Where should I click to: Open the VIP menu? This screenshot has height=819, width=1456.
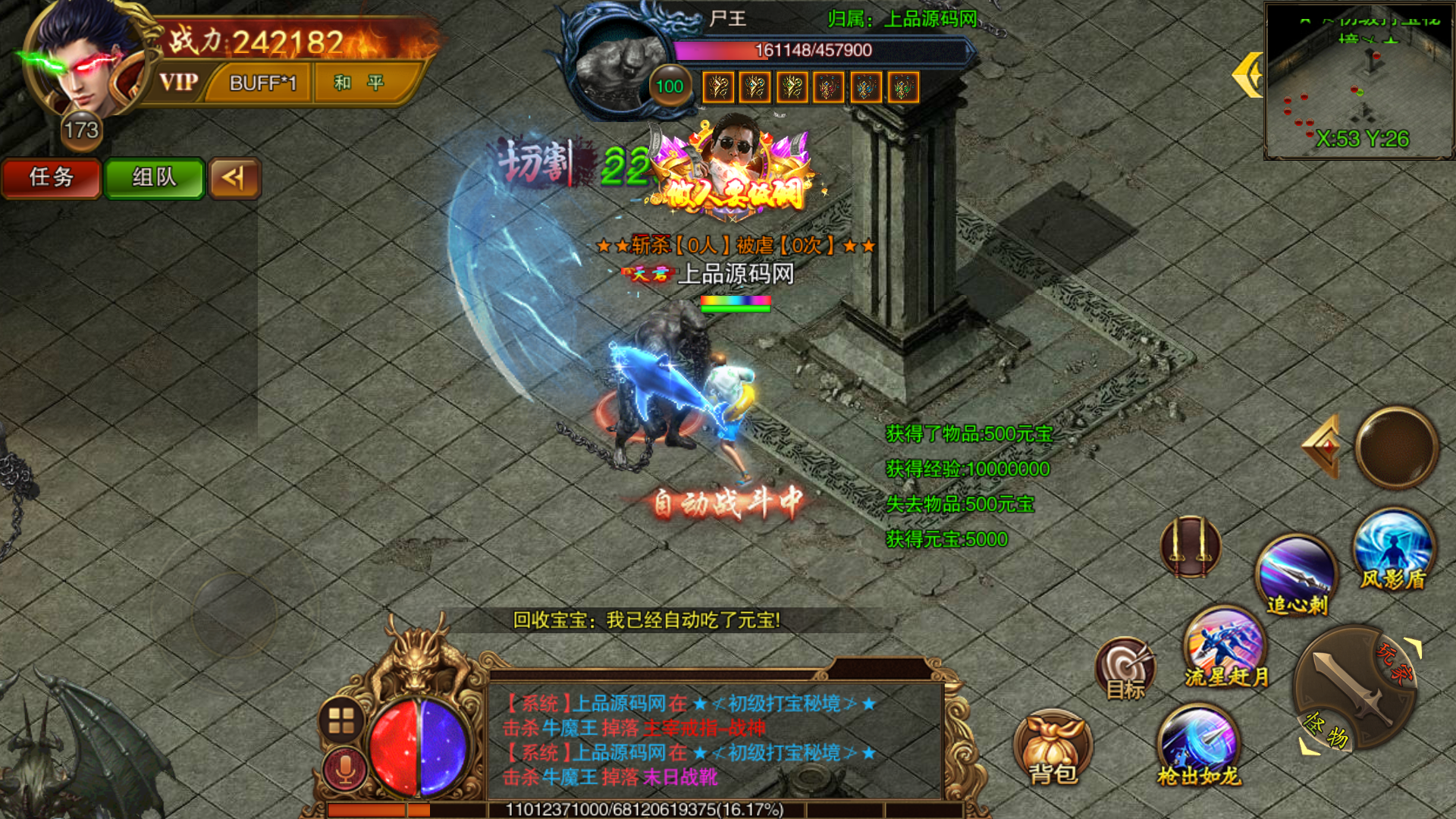tap(179, 82)
